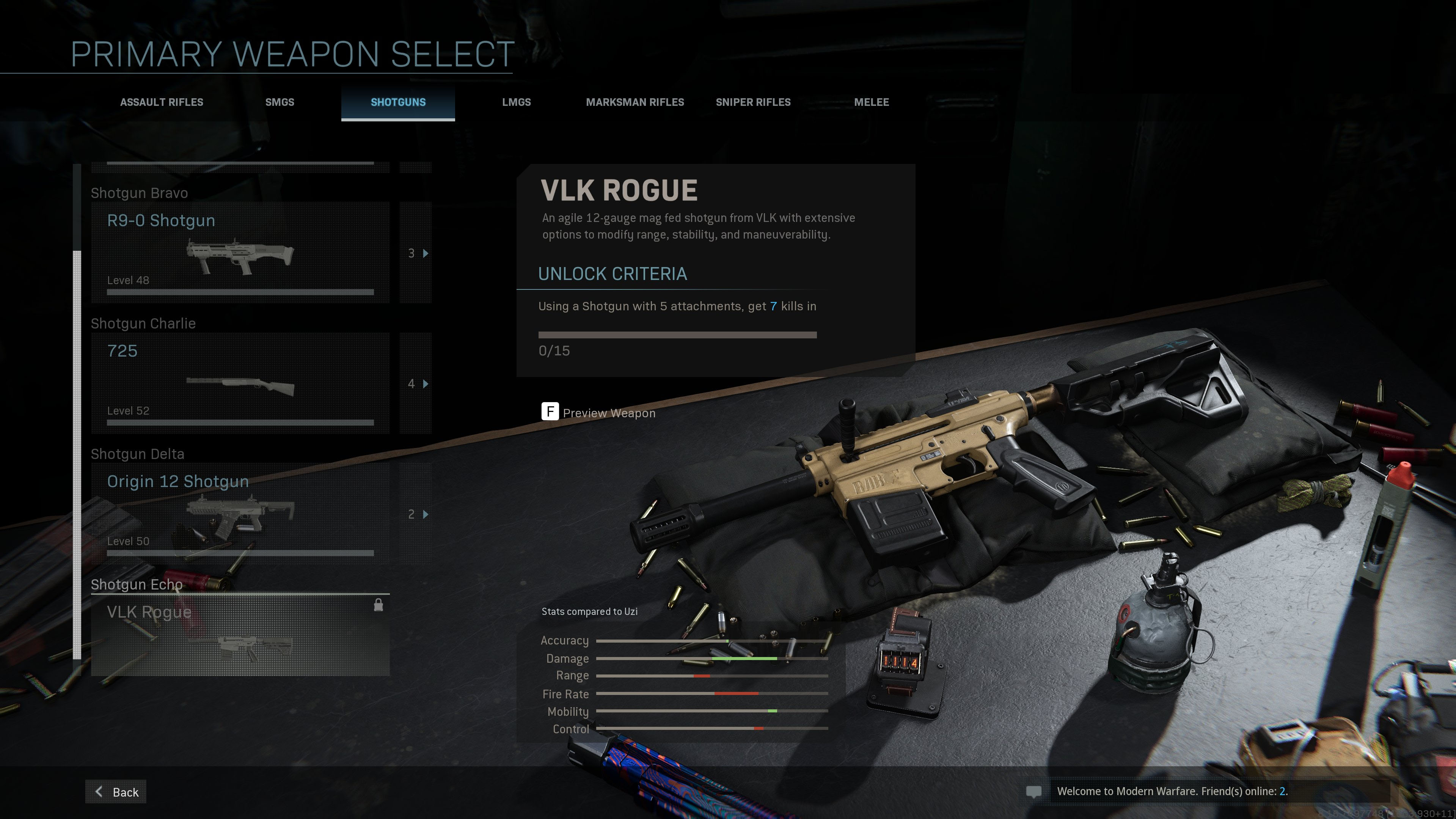Pick the Origin 12 Shotgun card

[240, 514]
